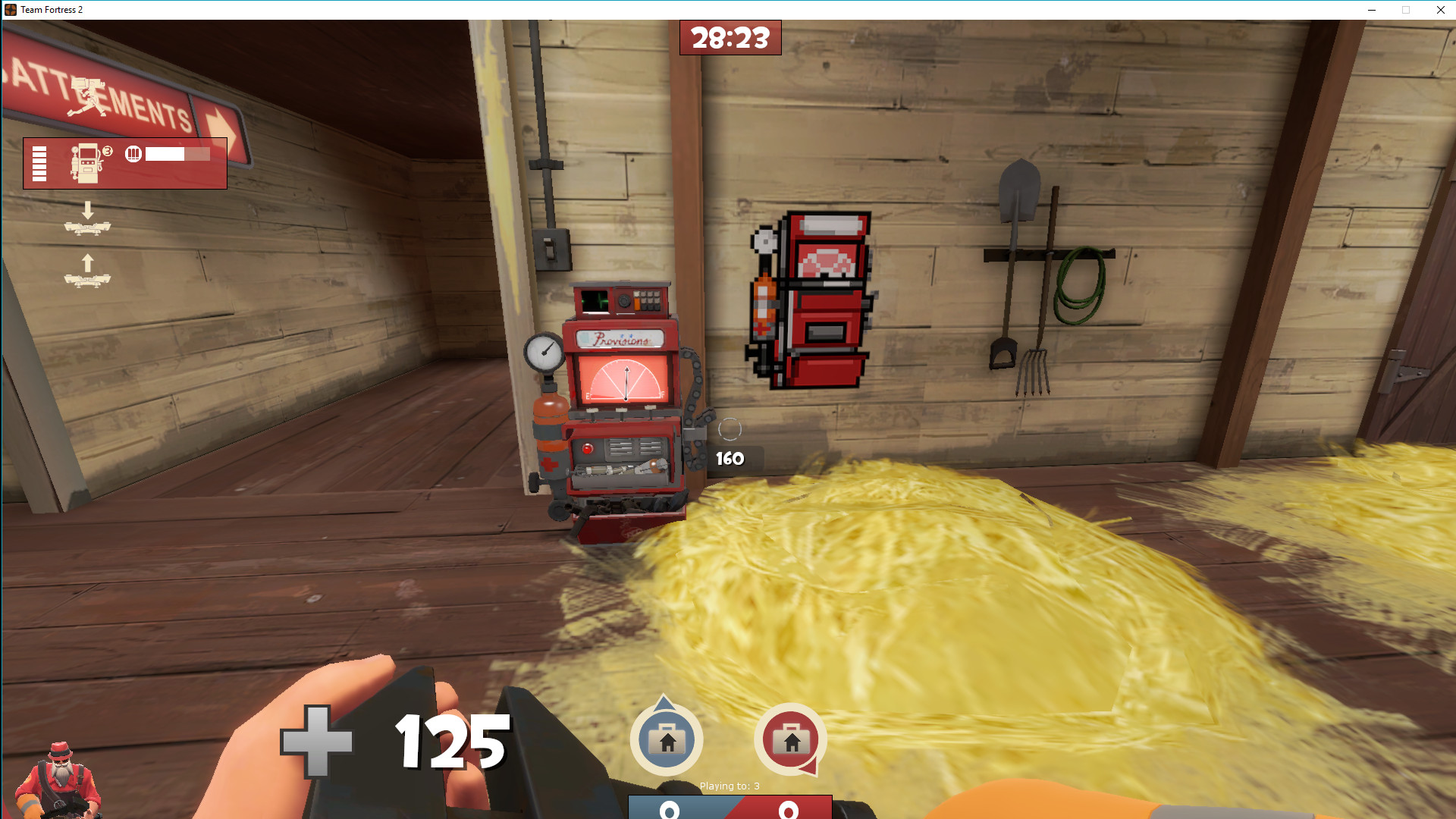Select the dispenser icon in the build status panel

pyautogui.click(x=85, y=163)
